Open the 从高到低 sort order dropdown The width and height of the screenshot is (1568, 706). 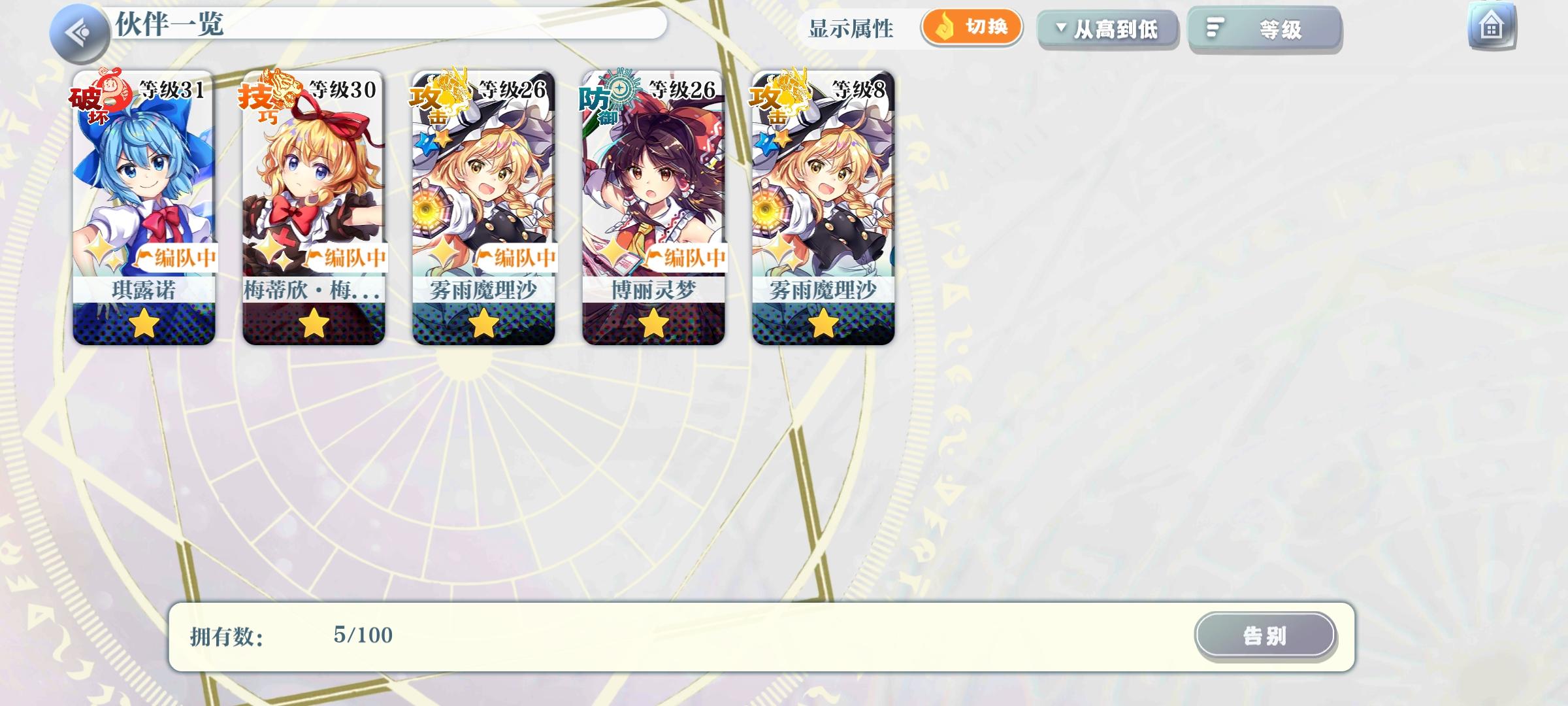click(x=1107, y=29)
